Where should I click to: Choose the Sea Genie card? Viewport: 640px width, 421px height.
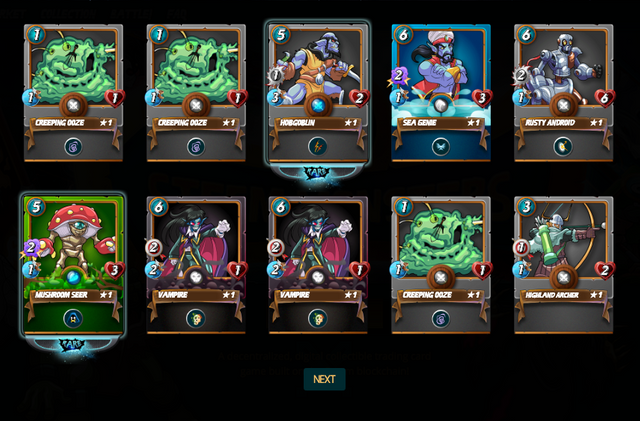tap(441, 92)
